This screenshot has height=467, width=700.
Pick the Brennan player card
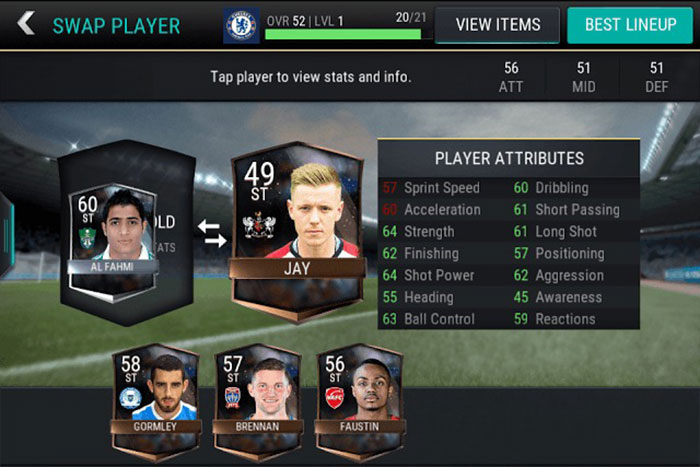(x=257, y=393)
